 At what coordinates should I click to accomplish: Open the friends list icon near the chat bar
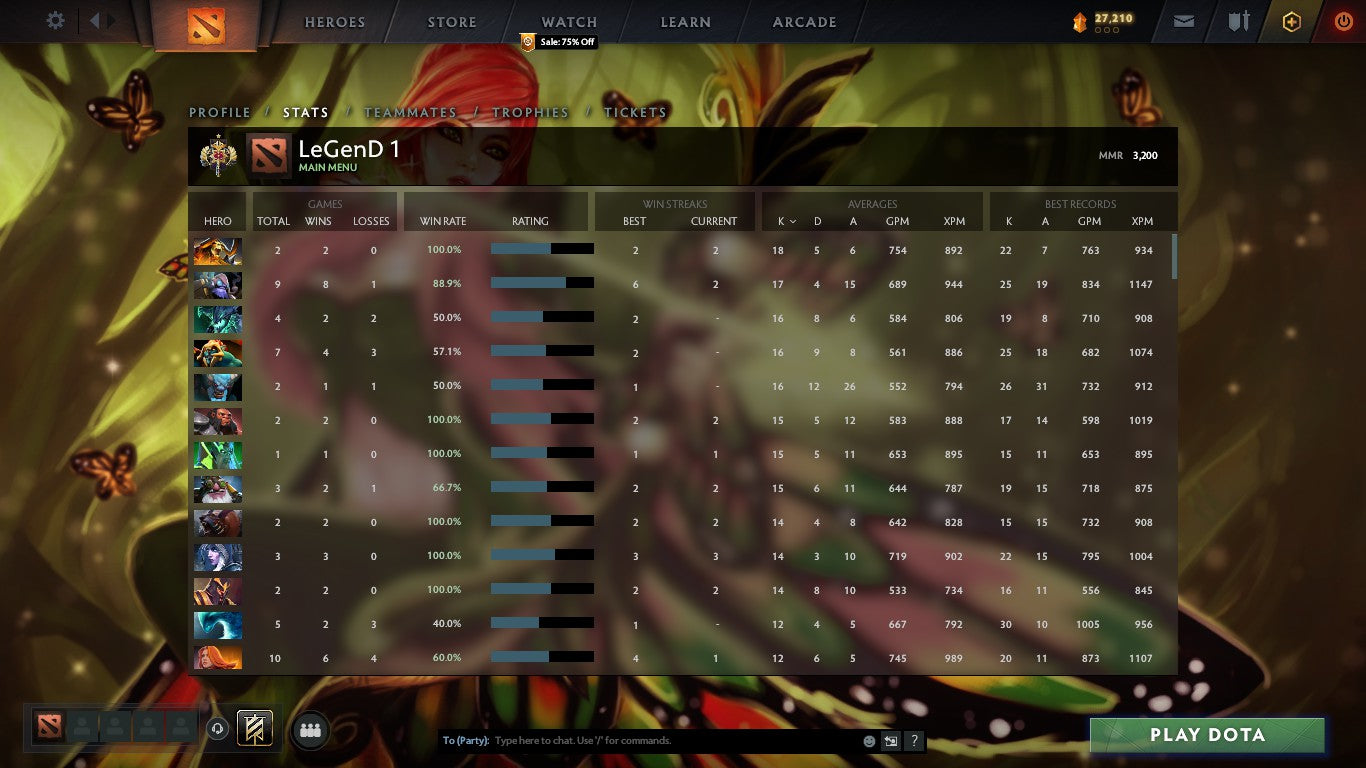click(310, 730)
